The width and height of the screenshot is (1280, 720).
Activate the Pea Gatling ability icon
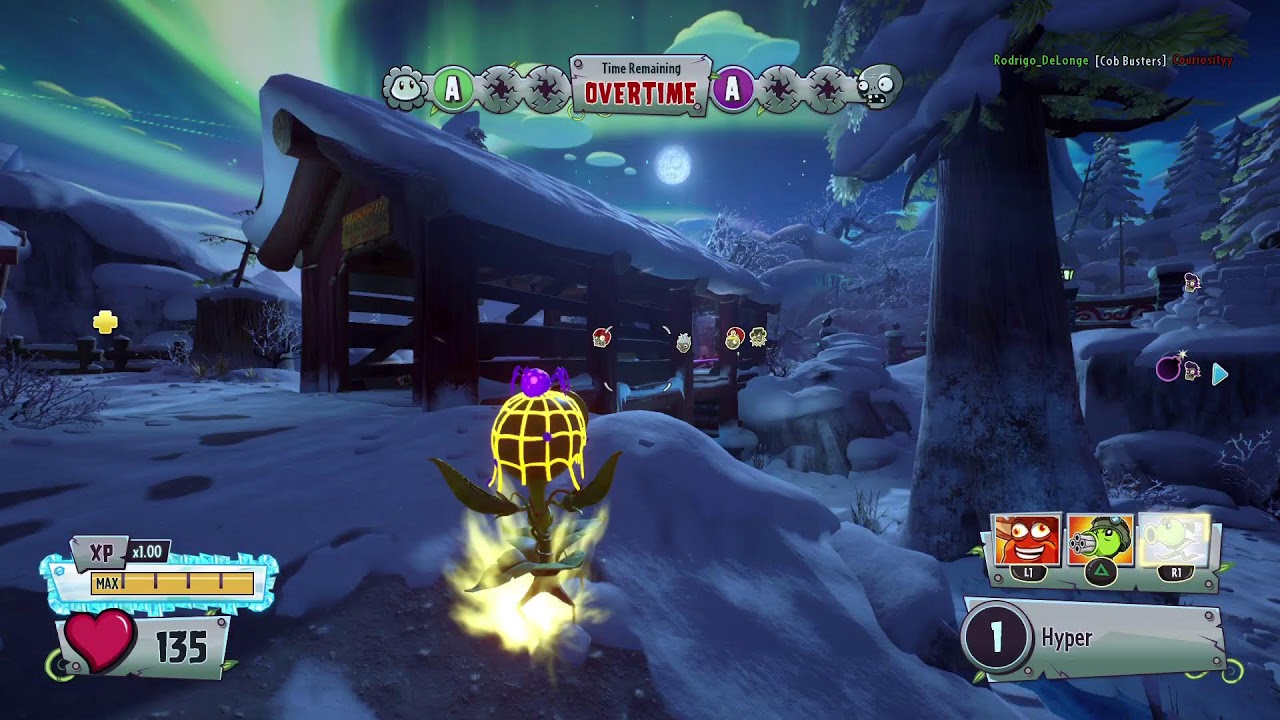coord(1100,540)
